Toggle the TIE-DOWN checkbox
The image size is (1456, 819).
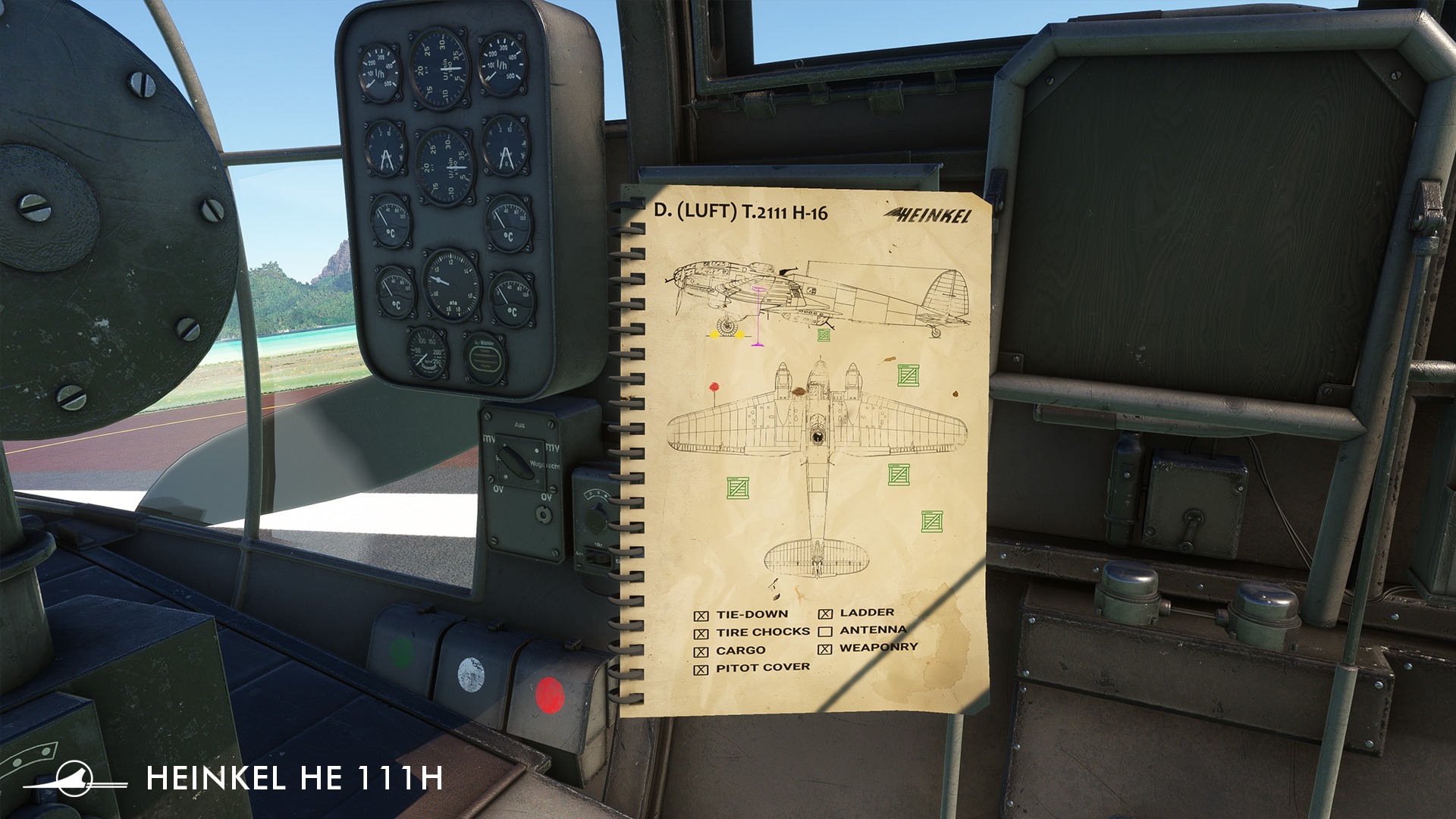pos(701,616)
